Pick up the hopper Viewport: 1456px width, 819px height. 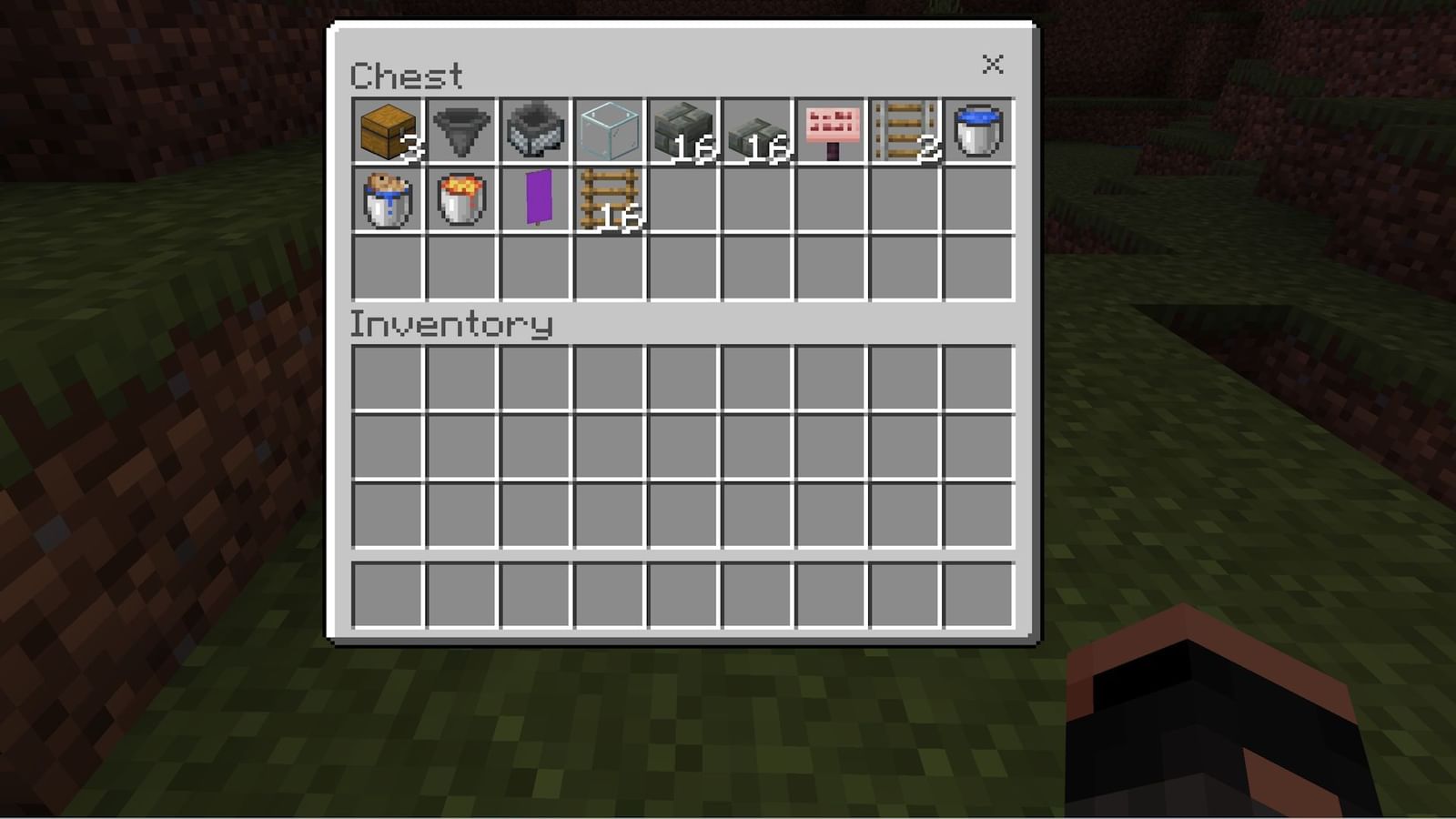click(x=460, y=132)
